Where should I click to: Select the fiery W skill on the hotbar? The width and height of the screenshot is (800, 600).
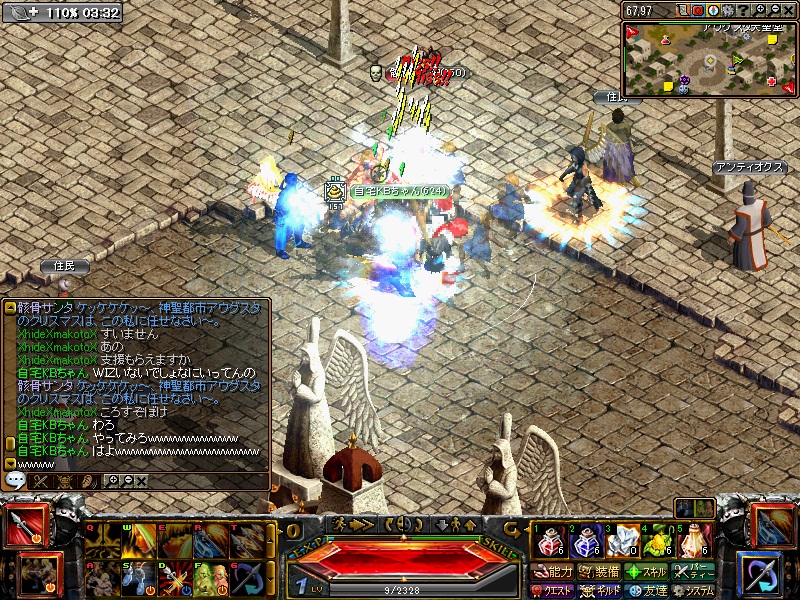tap(136, 541)
